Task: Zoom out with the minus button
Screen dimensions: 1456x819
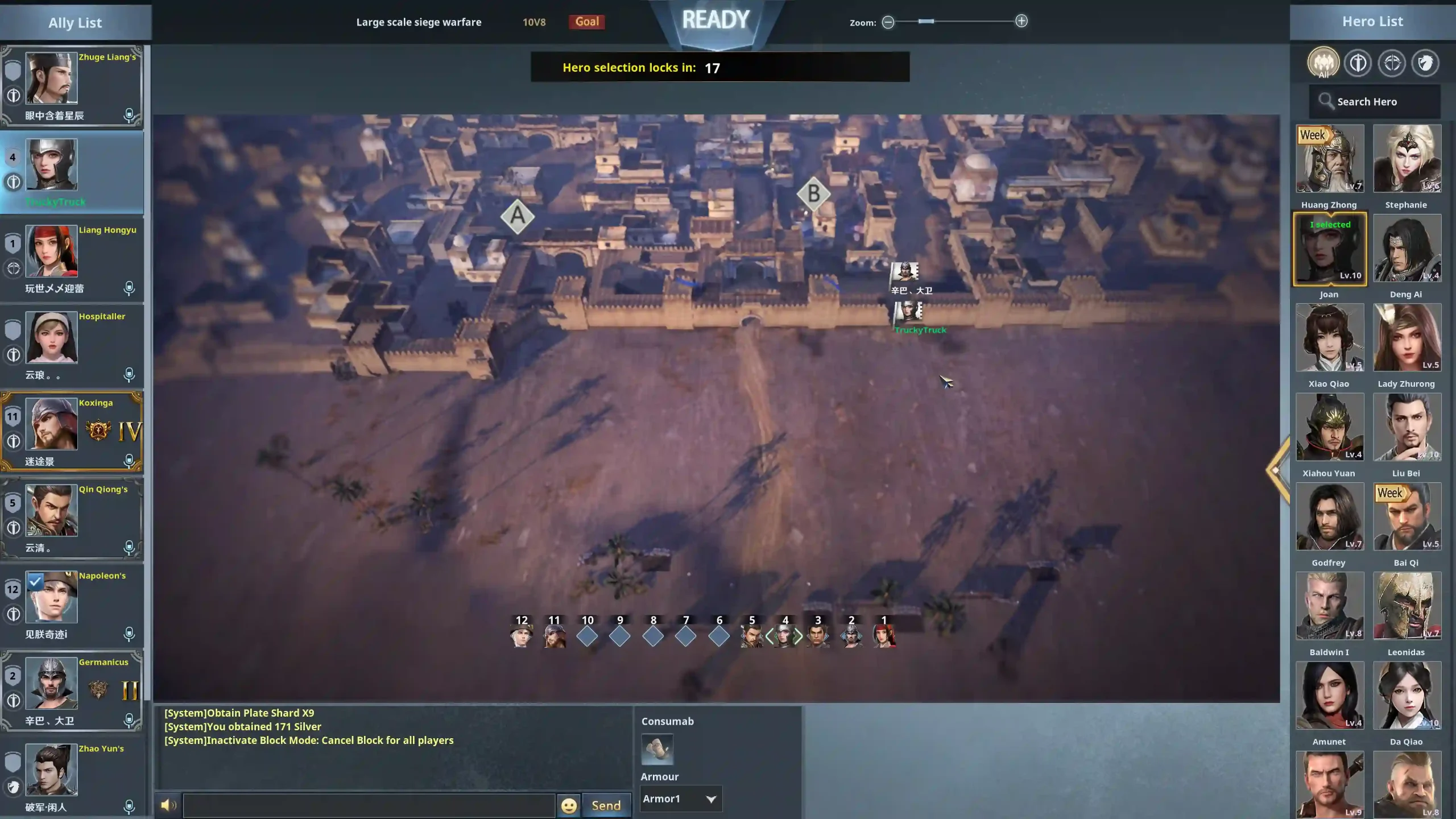Action: pos(888,22)
